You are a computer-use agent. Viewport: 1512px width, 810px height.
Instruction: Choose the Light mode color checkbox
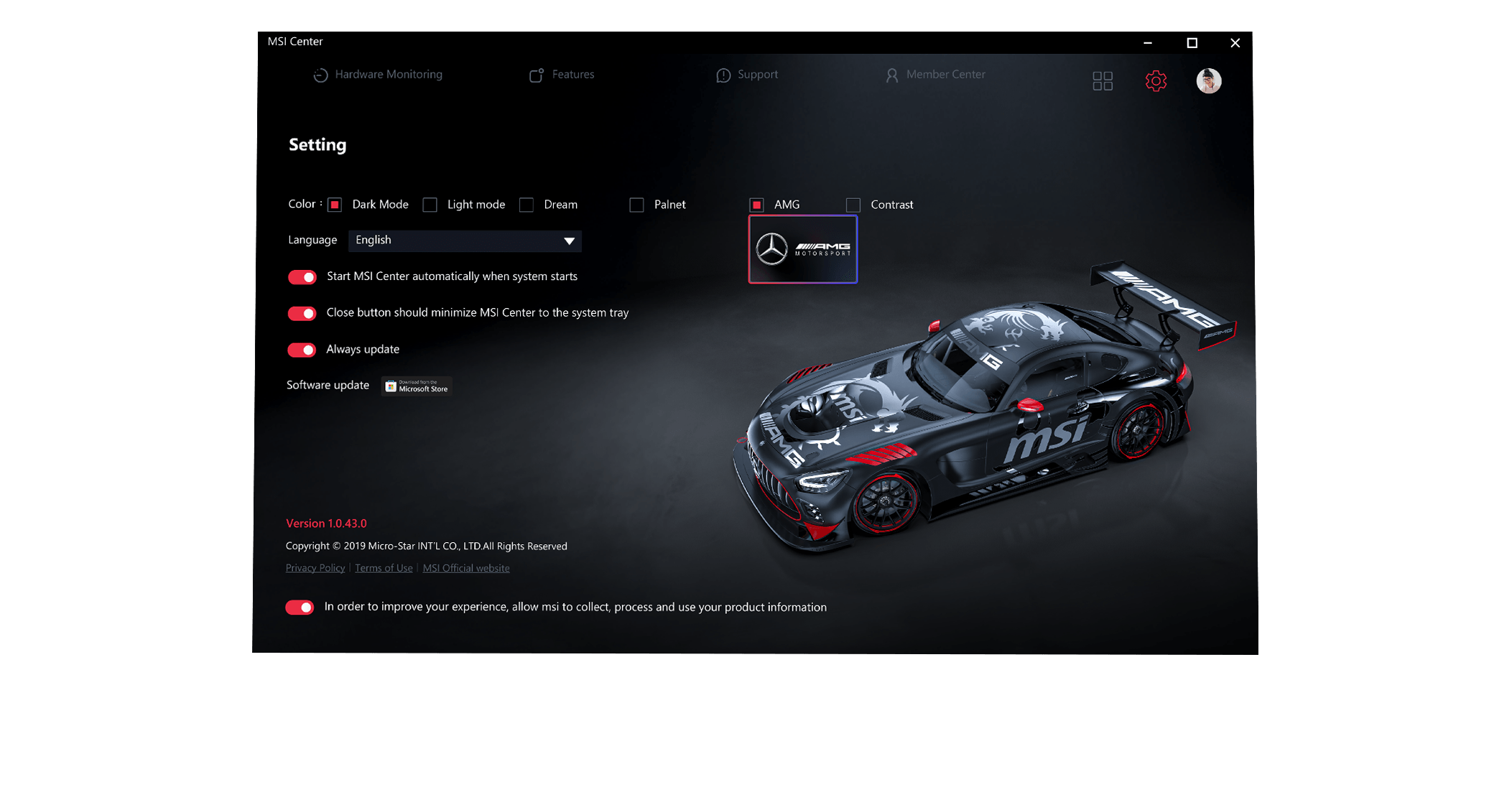coord(430,205)
